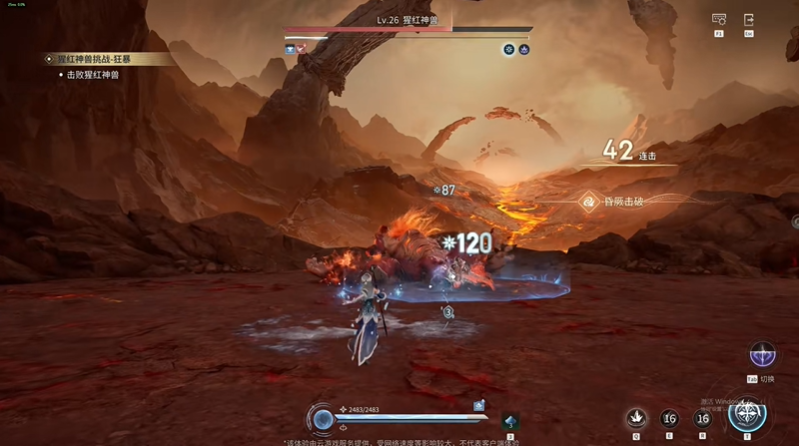Activate the leaf burst Q skill
This screenshot has height=446, width=799.
pos(636,418)
